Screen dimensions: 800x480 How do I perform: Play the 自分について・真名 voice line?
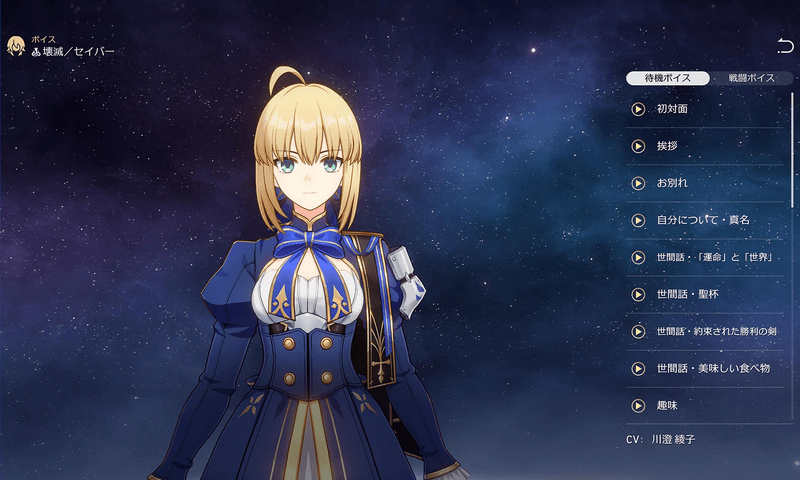[x=638, y=220]
